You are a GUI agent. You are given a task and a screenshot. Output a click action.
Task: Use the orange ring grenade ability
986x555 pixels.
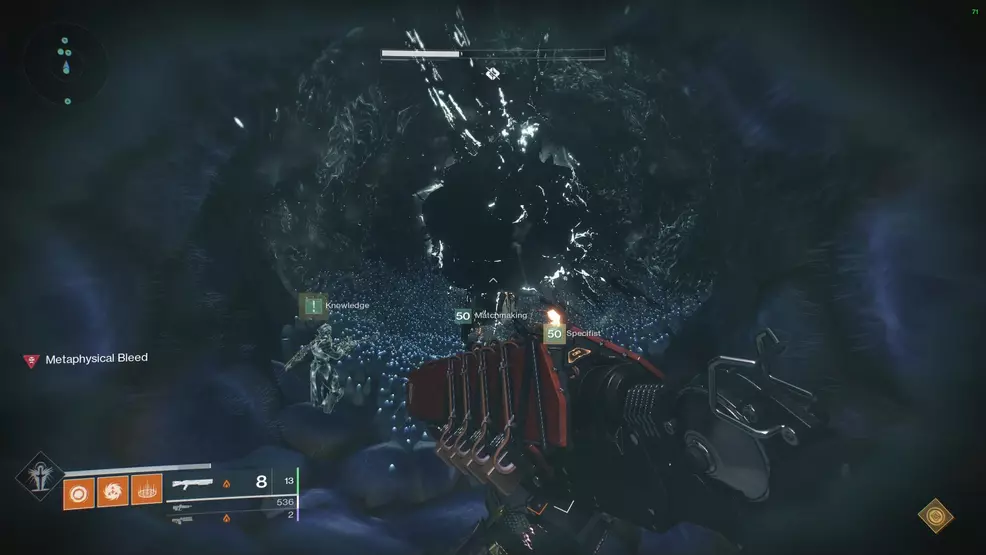click(x=79, y=490)
